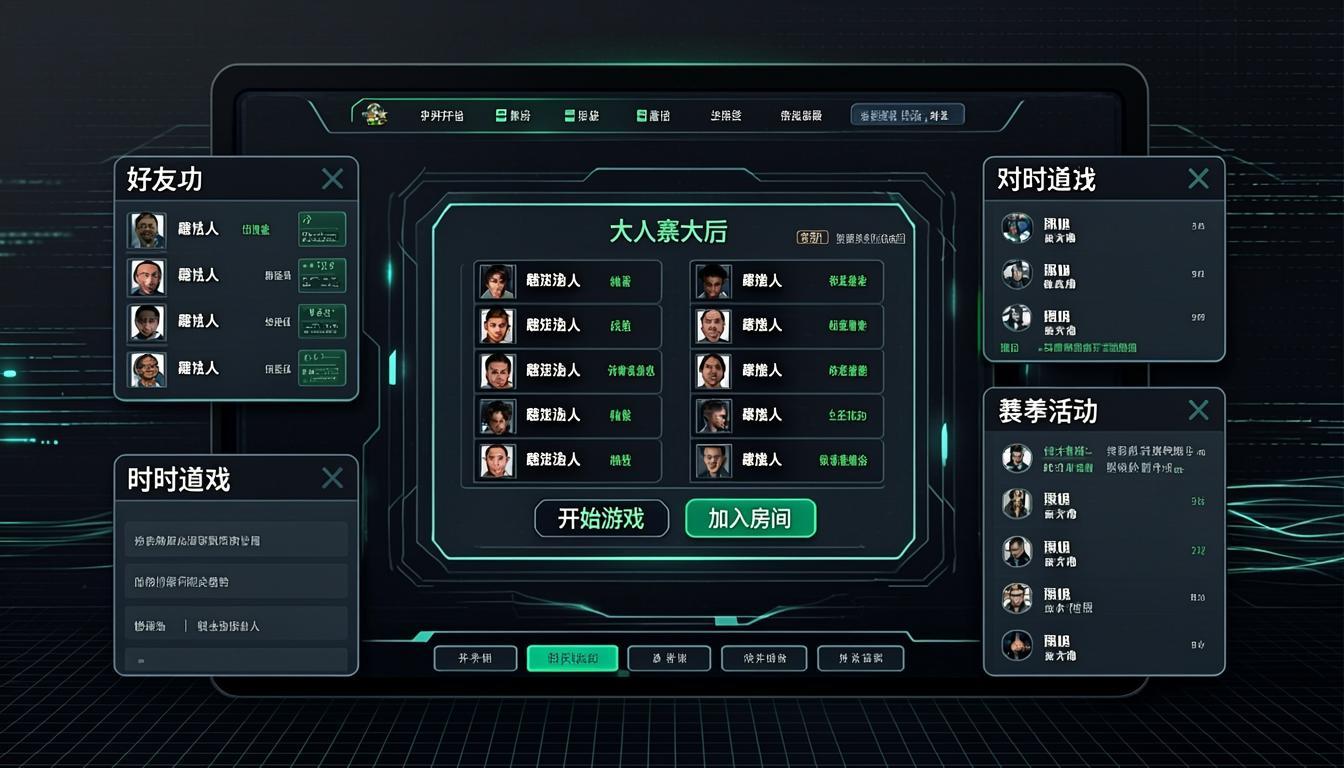Click the bottom-right player's avatar in the room
The height and width of the screenshot is (768, 1344).
tap(714, 461)
